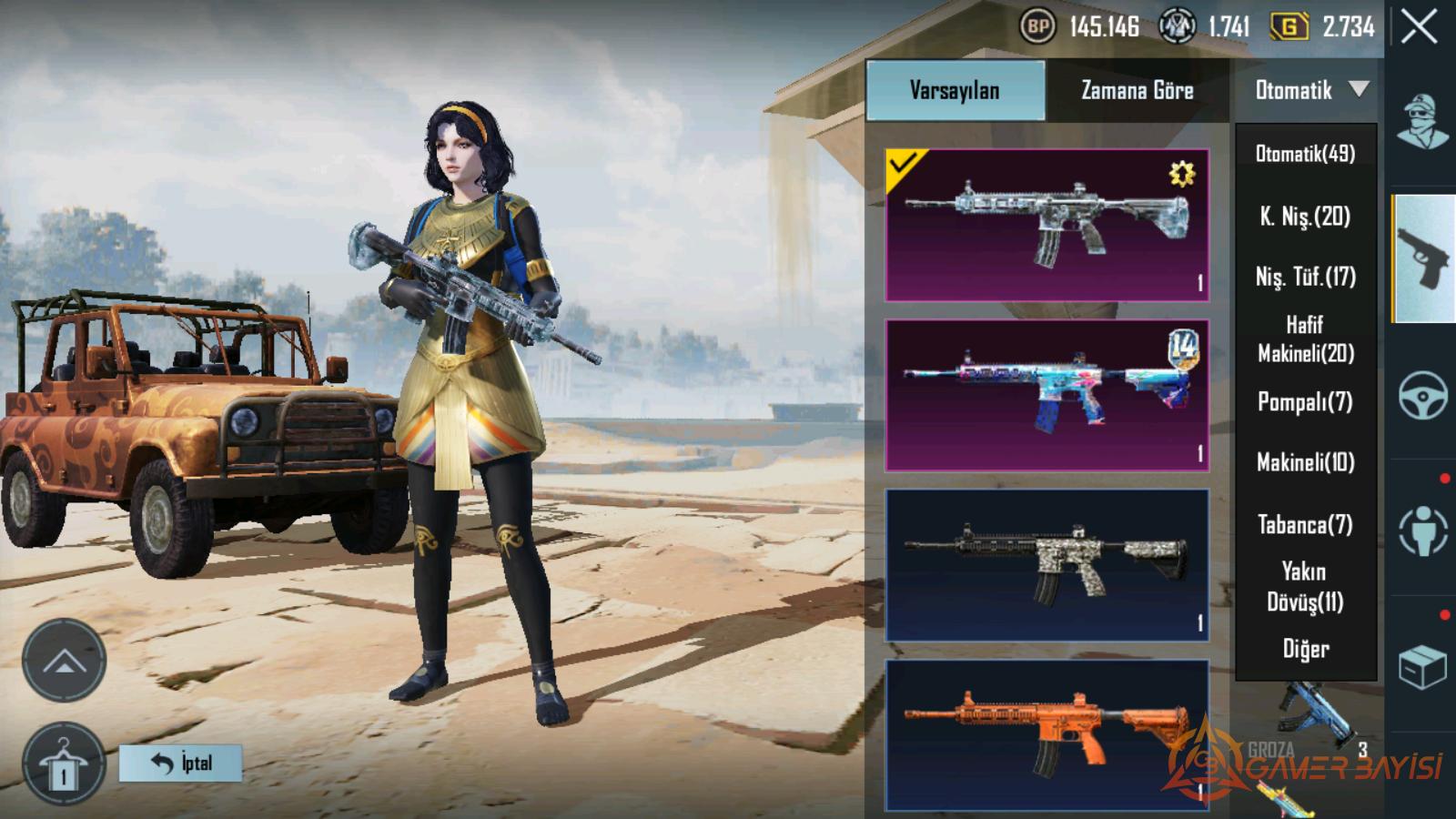Pick the orange M416 skin
Screen dimensions: 1456x819
pos(1046,735)
